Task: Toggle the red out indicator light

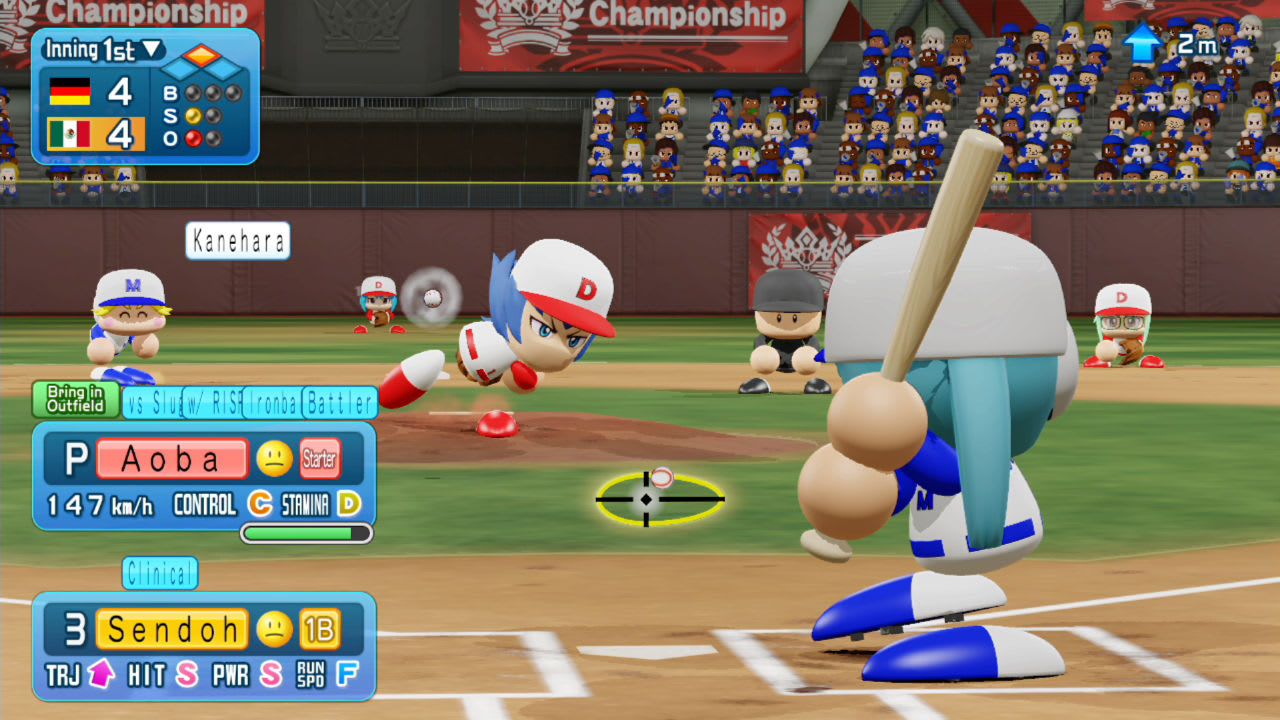Action: click(192, 137)
